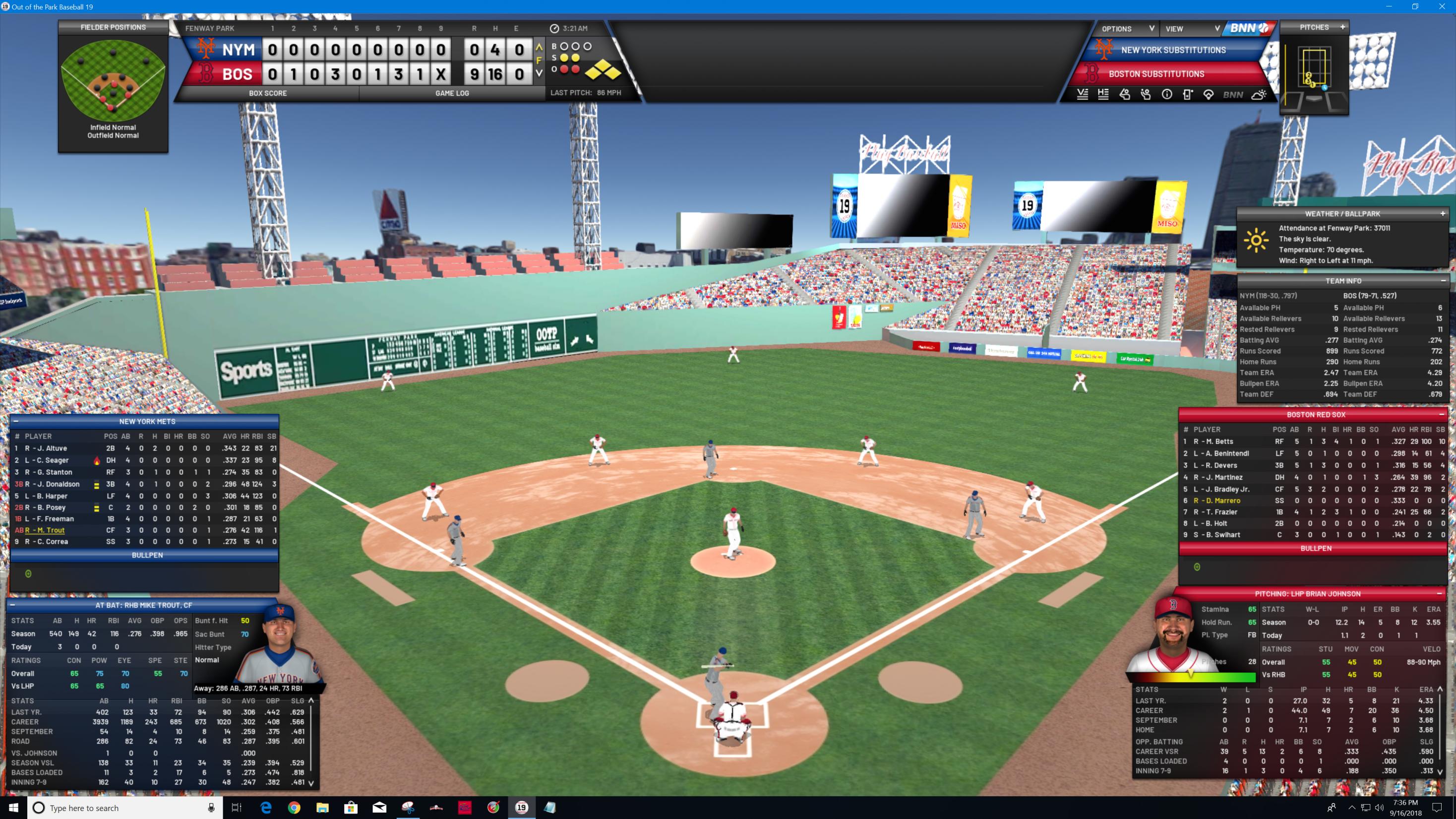Screen dimensions: 1456x819
Task: Collapse the Team Info panel
Action: click(x=1443, y=281)
